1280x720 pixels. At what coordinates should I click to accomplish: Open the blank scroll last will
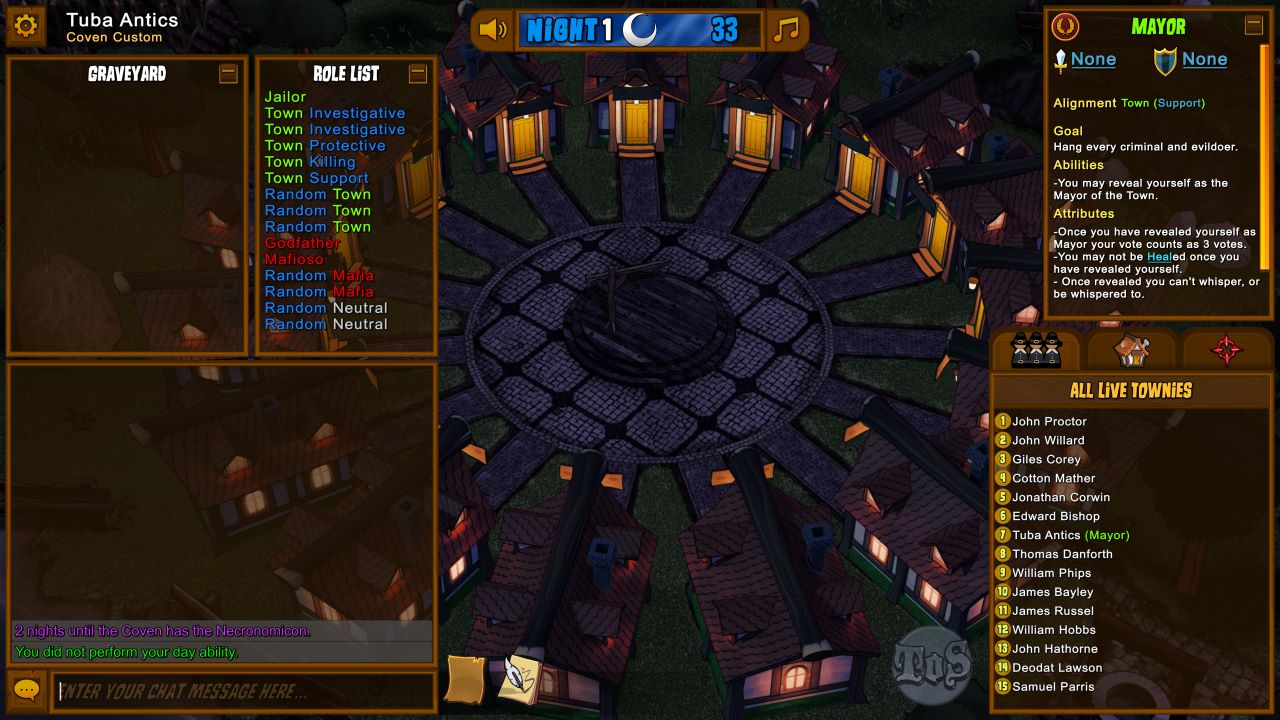(x=466, y=679)
